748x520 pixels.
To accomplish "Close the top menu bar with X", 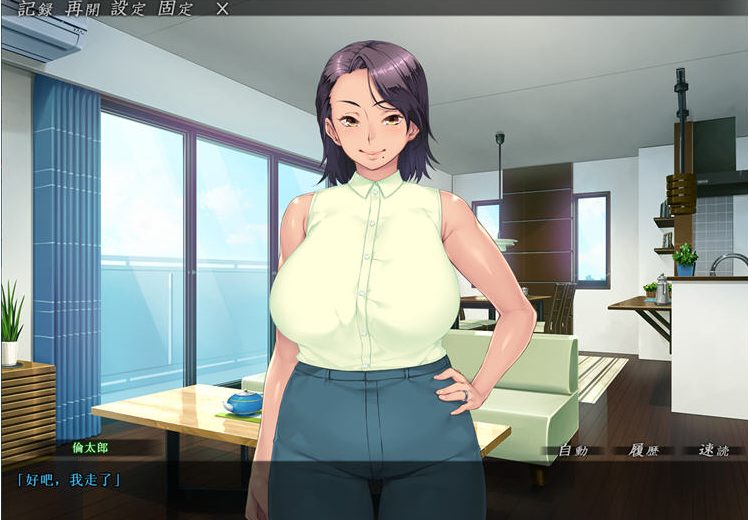I will [223, 8].
